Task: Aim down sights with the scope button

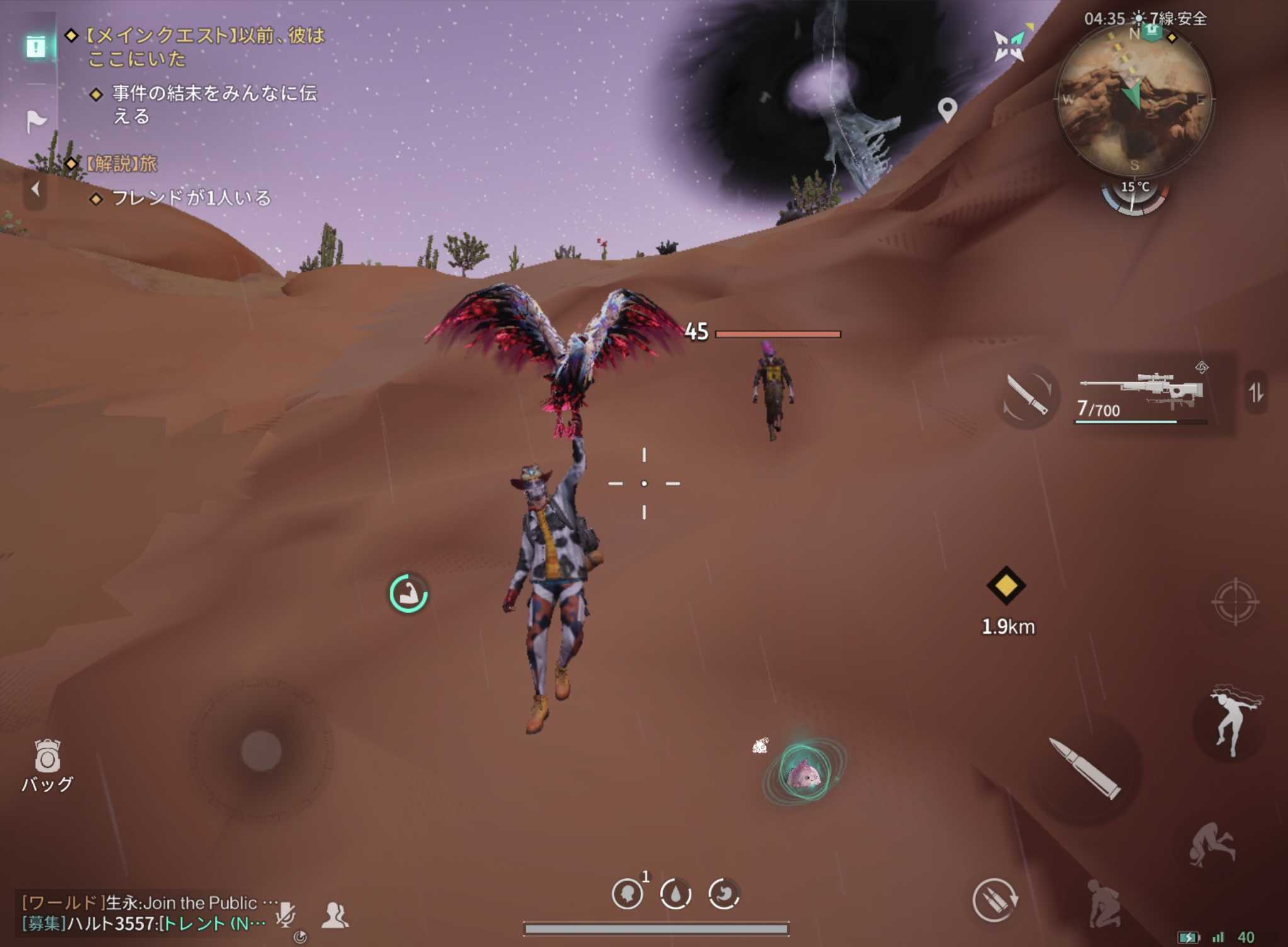Action: pos(1234,602)
